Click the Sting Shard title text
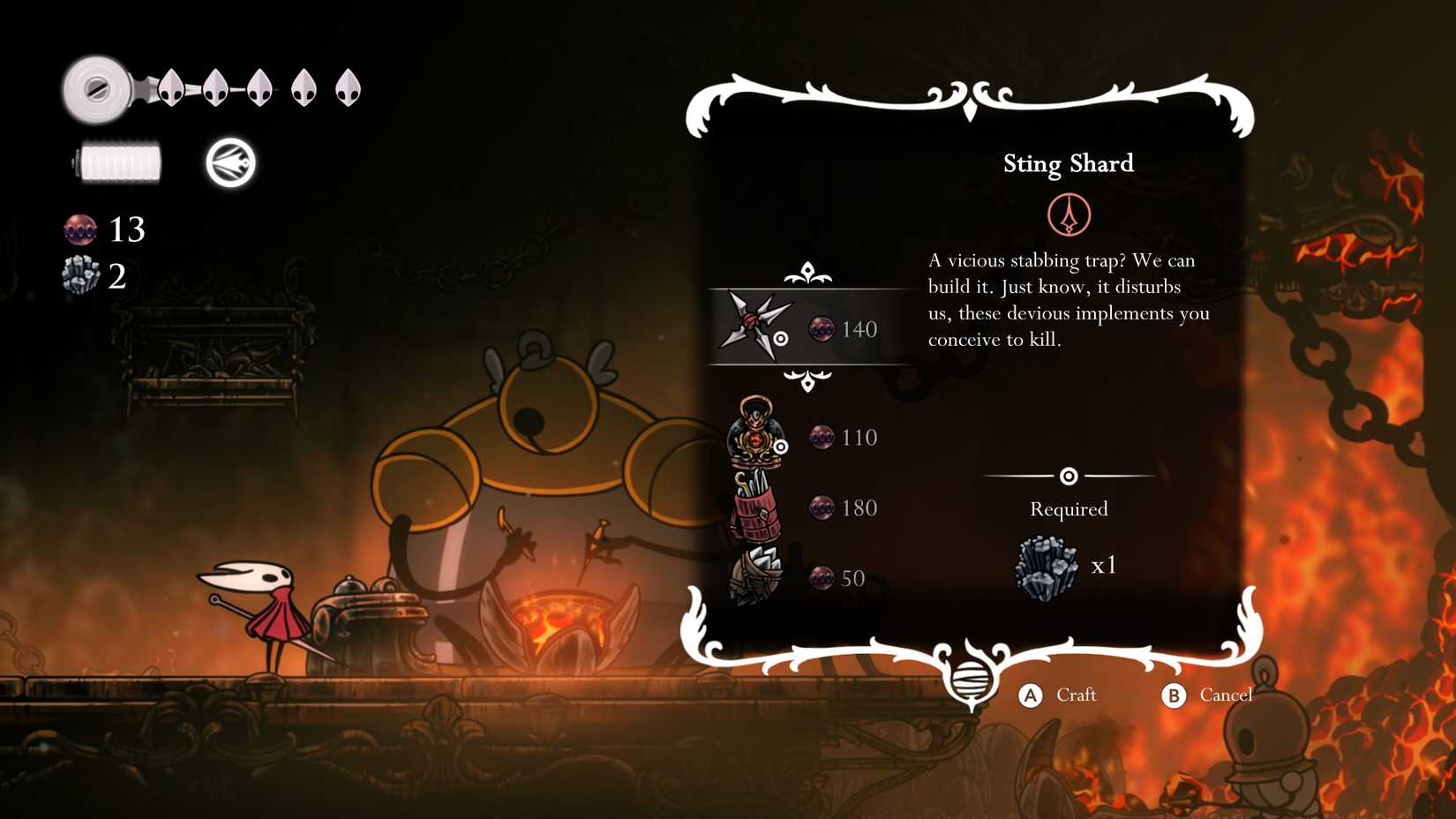Image resolution: width=1456 pixels, height=819 pixels. tap(1069, 164)
